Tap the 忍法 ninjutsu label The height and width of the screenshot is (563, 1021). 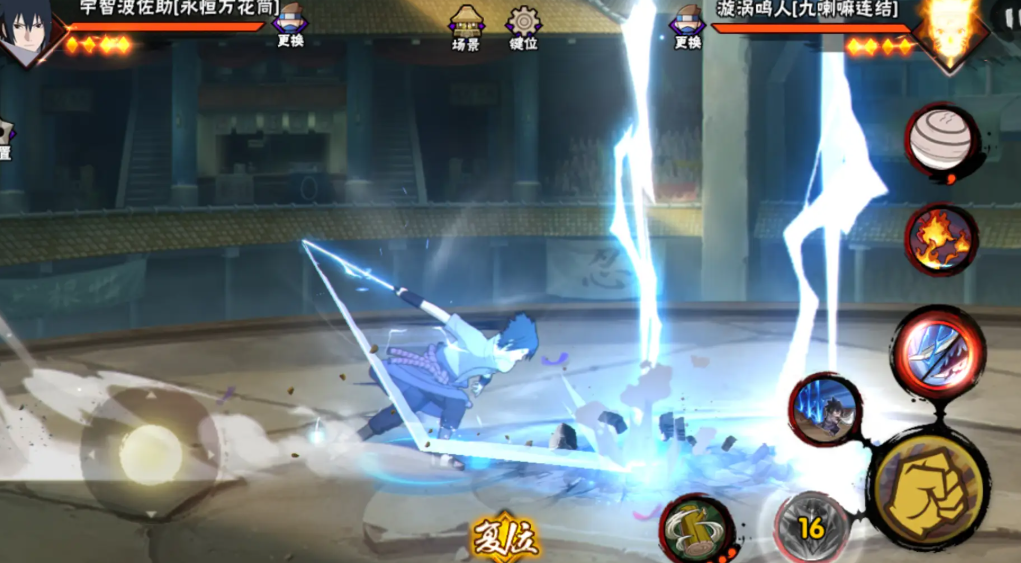click(x=506, y=540)
